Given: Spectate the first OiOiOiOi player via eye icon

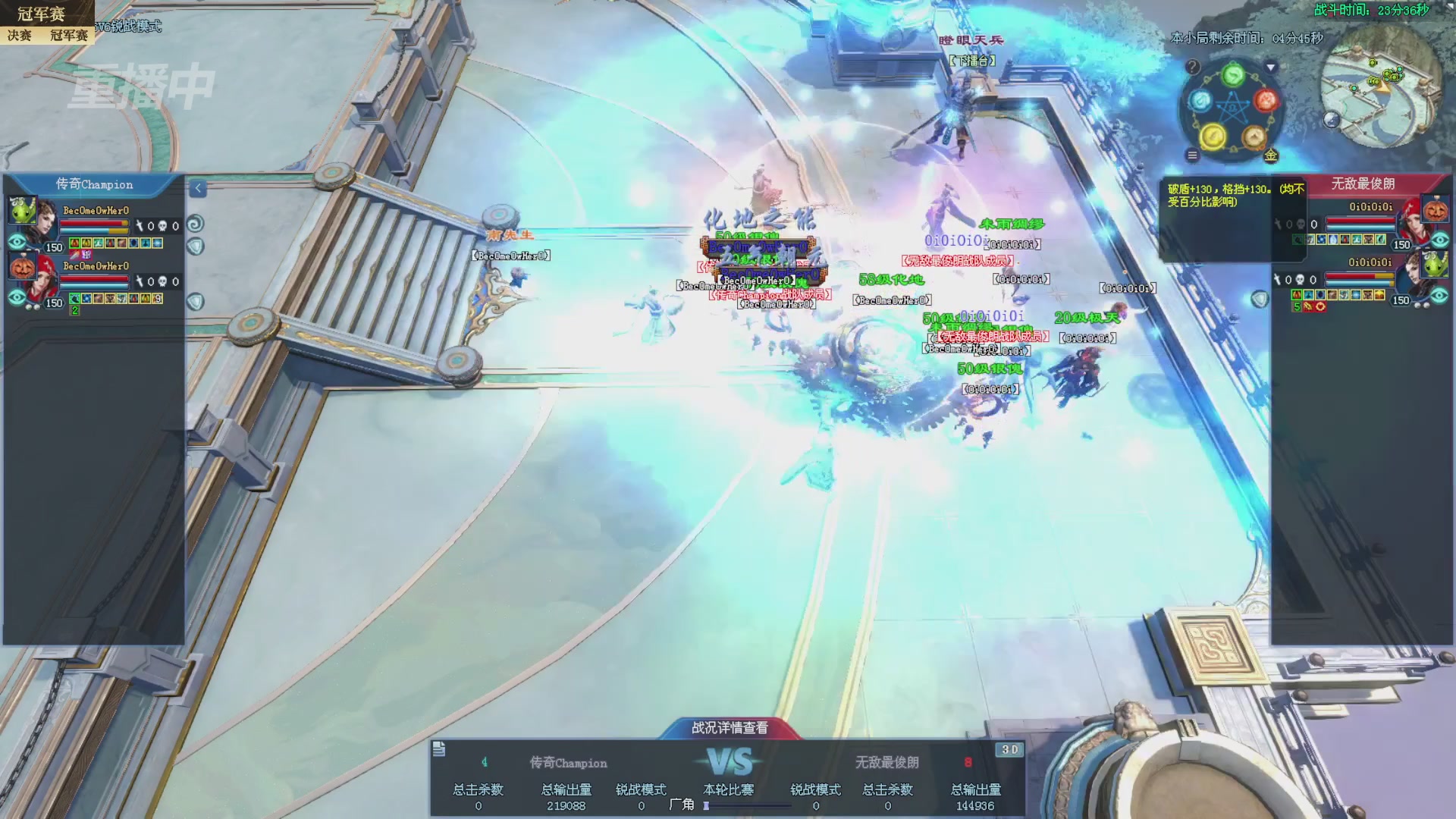Looking at the screenshot, I should tap(1439, 240).
